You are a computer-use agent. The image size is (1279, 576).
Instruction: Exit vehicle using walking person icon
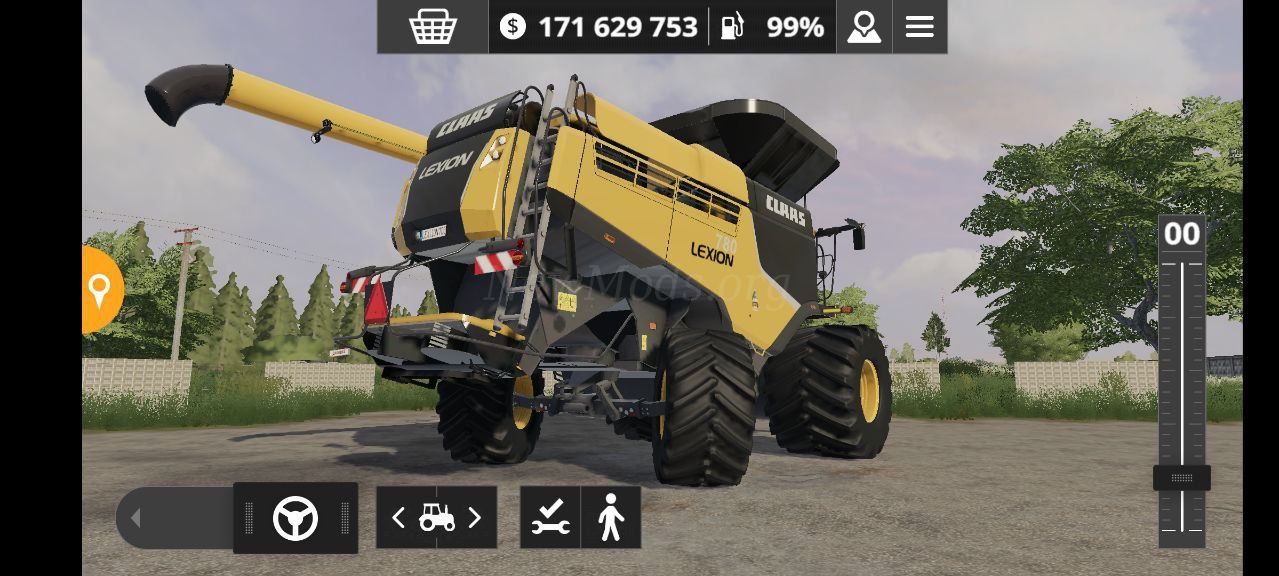point(610,518)
